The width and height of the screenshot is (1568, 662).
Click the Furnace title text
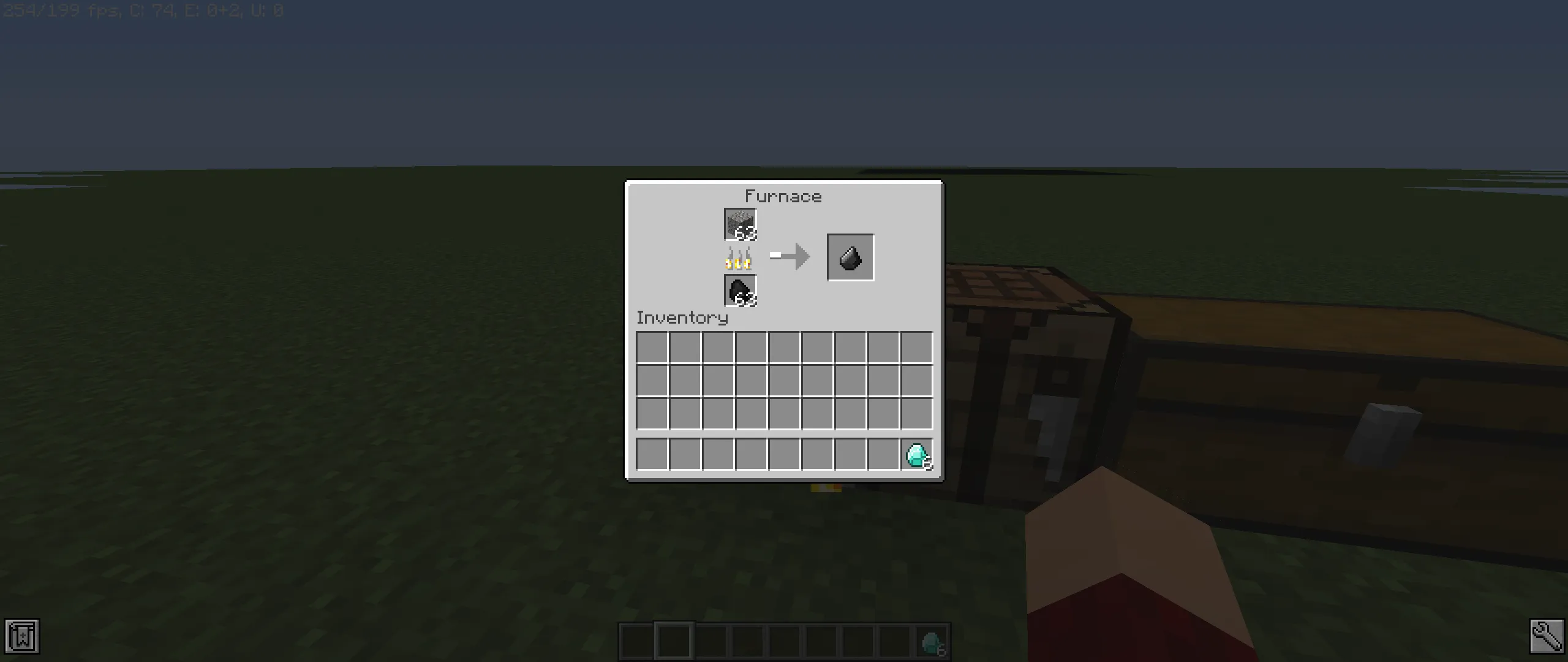784,196
